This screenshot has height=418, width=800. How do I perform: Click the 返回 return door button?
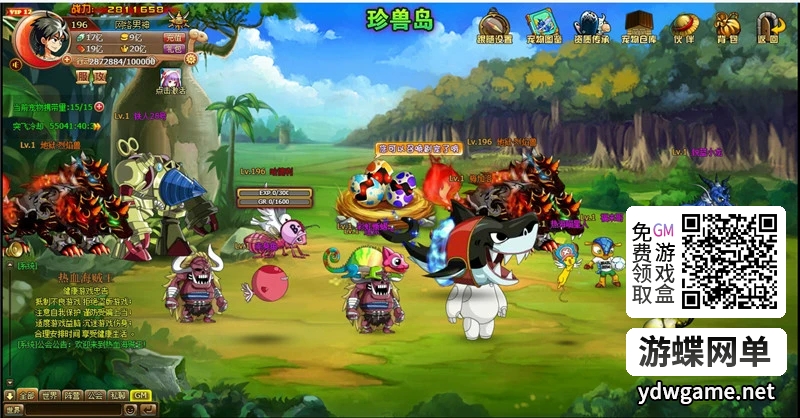(767, 26)
